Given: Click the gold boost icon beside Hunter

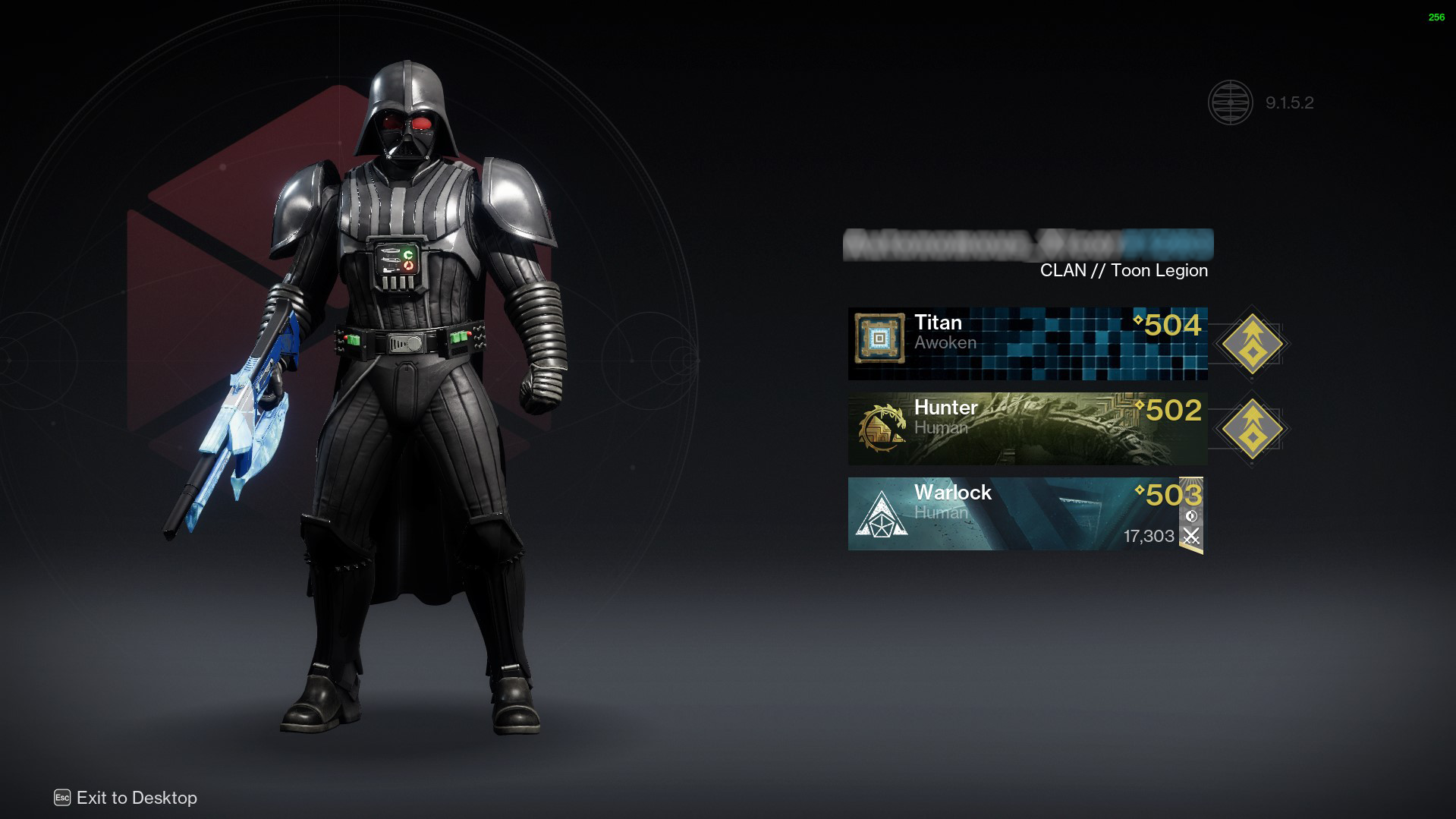Looking at the screenshot, I should [1251, 429].
